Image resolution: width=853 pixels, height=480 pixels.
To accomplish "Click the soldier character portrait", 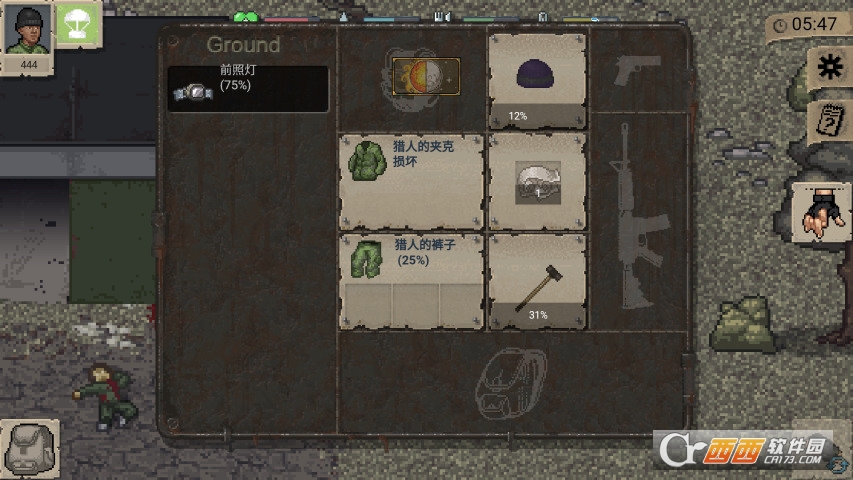I will point(27,30).
